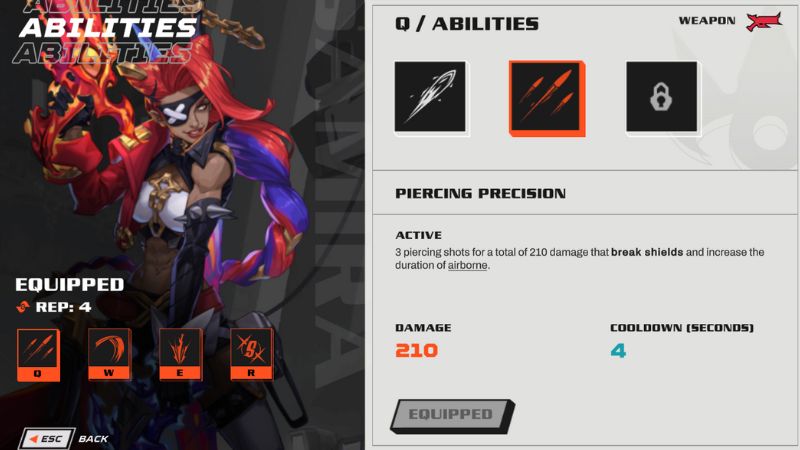
Task: Choose the Piercing Precision triple-shot ability
Action: point(546,97)
